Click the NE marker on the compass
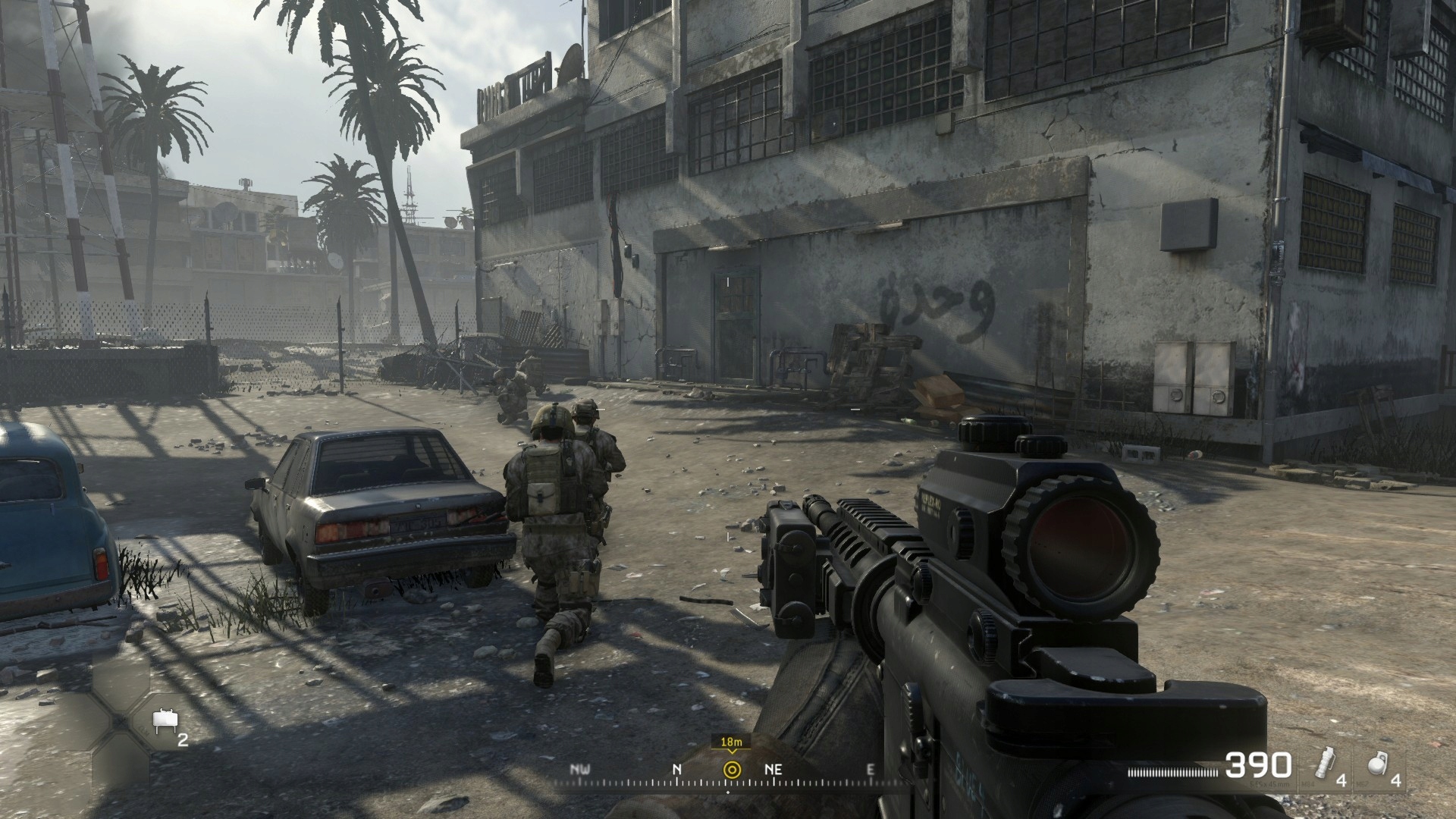The image size is (1456, 819). click(x=773, y=768)
